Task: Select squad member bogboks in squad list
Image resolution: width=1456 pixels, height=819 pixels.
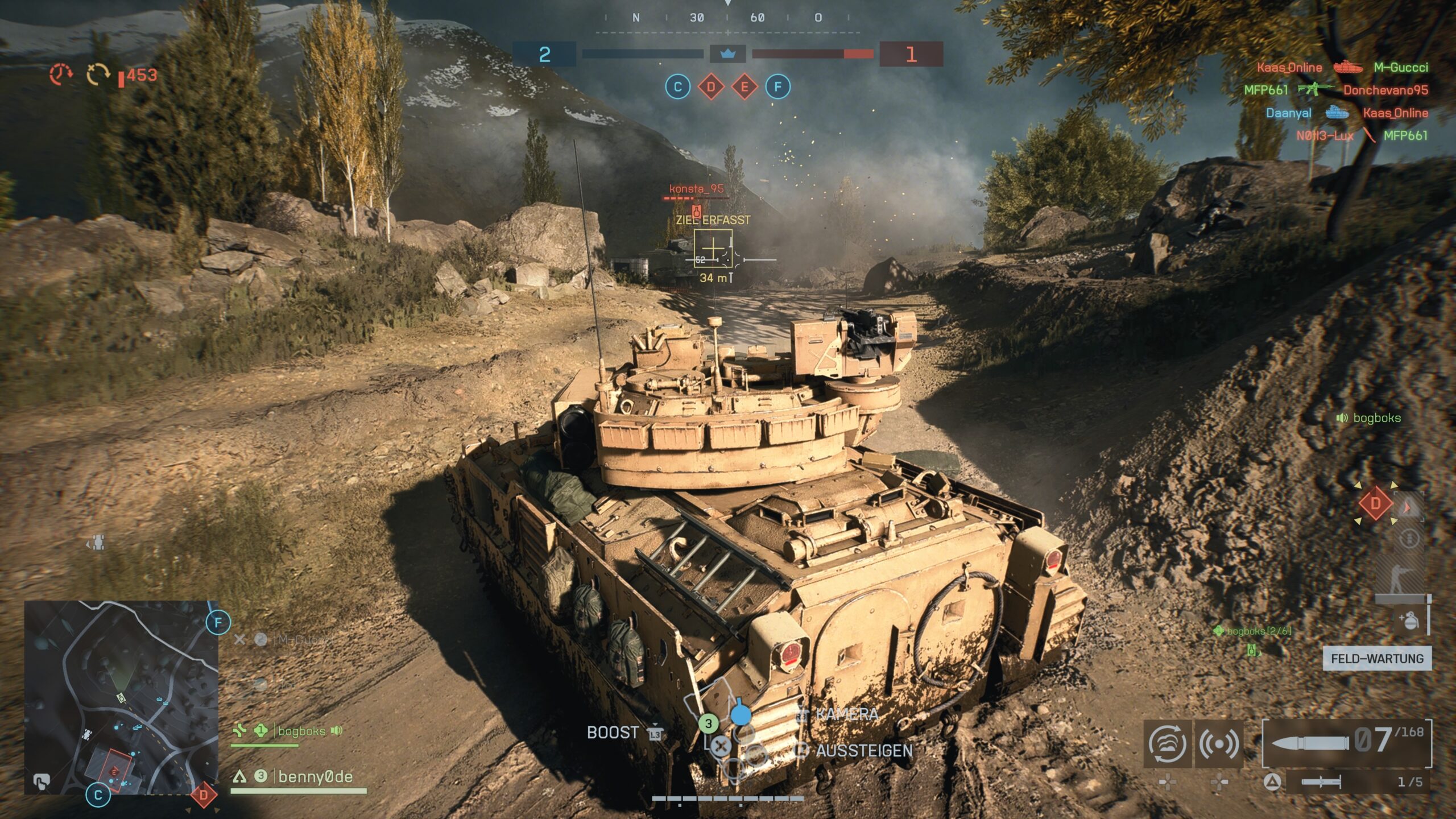Action: pyautogui.click(x=301, y=731)
